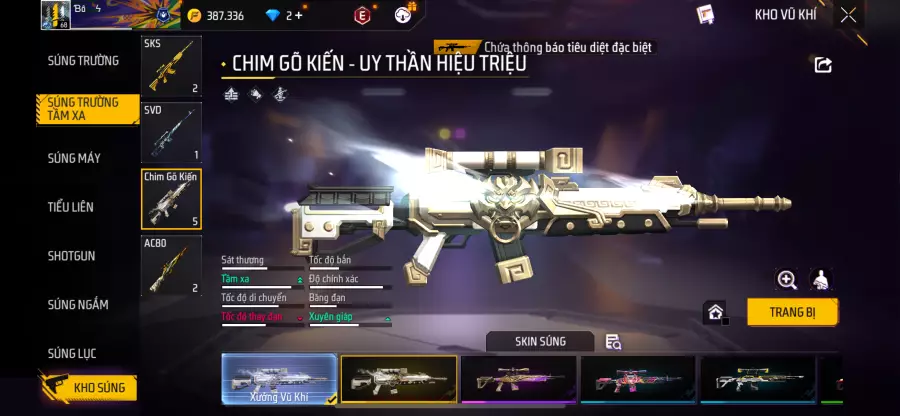Screen dimensions: 900x416
Task: Select the SKS weapon tile
Action: [x=171, y=66]
